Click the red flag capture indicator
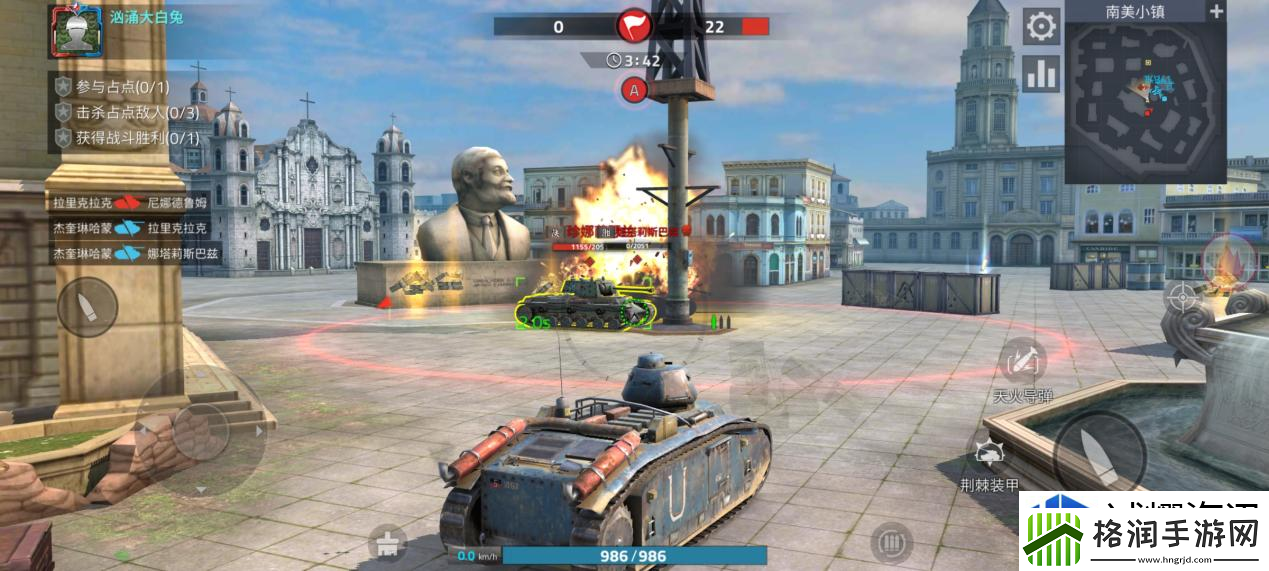The height and width of the screenshot is (571, 1269). point(634,26)
